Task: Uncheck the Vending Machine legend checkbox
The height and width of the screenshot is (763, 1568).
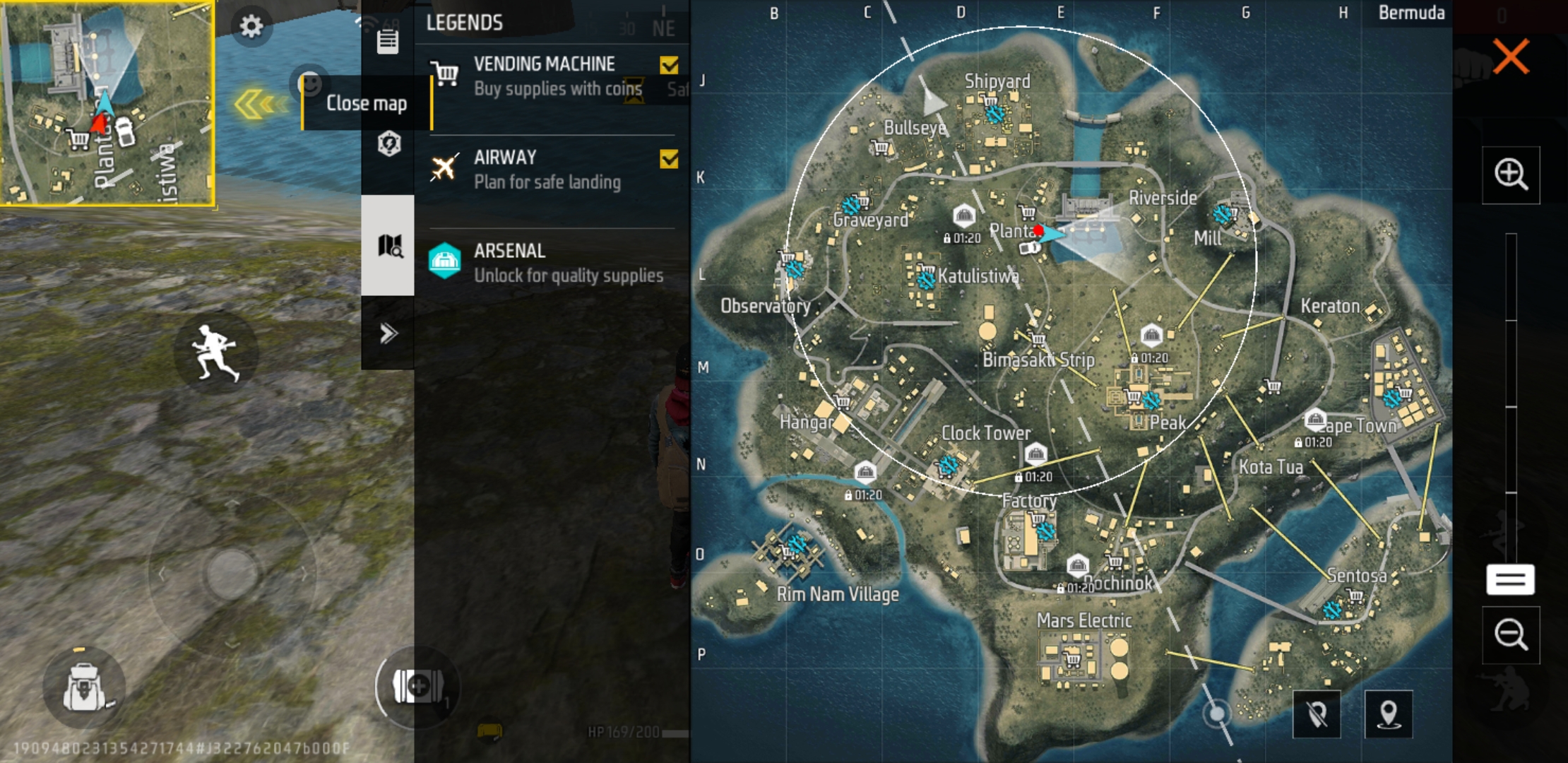Action: click(x=667, y=64)
